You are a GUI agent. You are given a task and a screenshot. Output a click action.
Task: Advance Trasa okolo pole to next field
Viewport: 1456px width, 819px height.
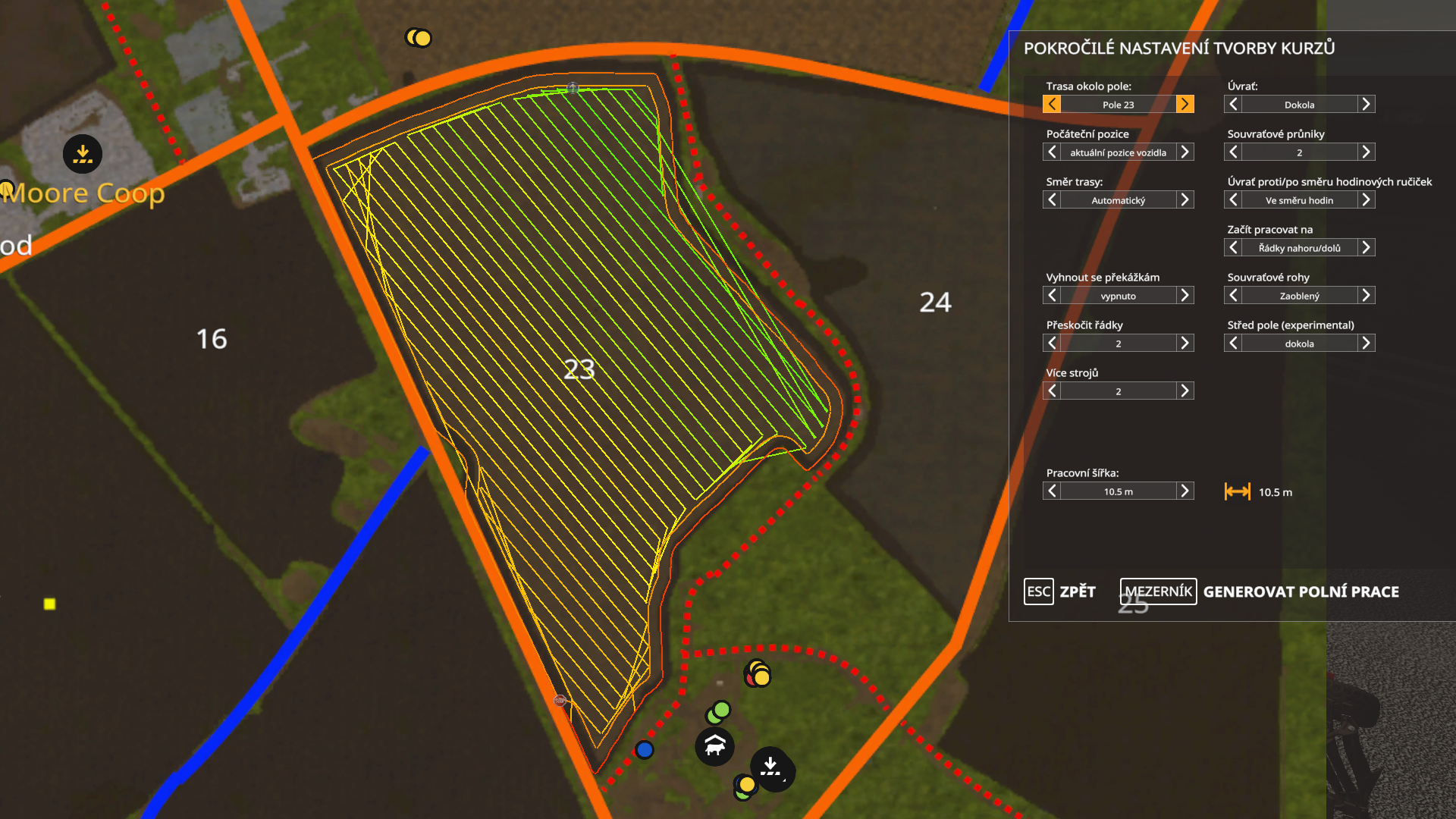click(x=1185, y=104)
